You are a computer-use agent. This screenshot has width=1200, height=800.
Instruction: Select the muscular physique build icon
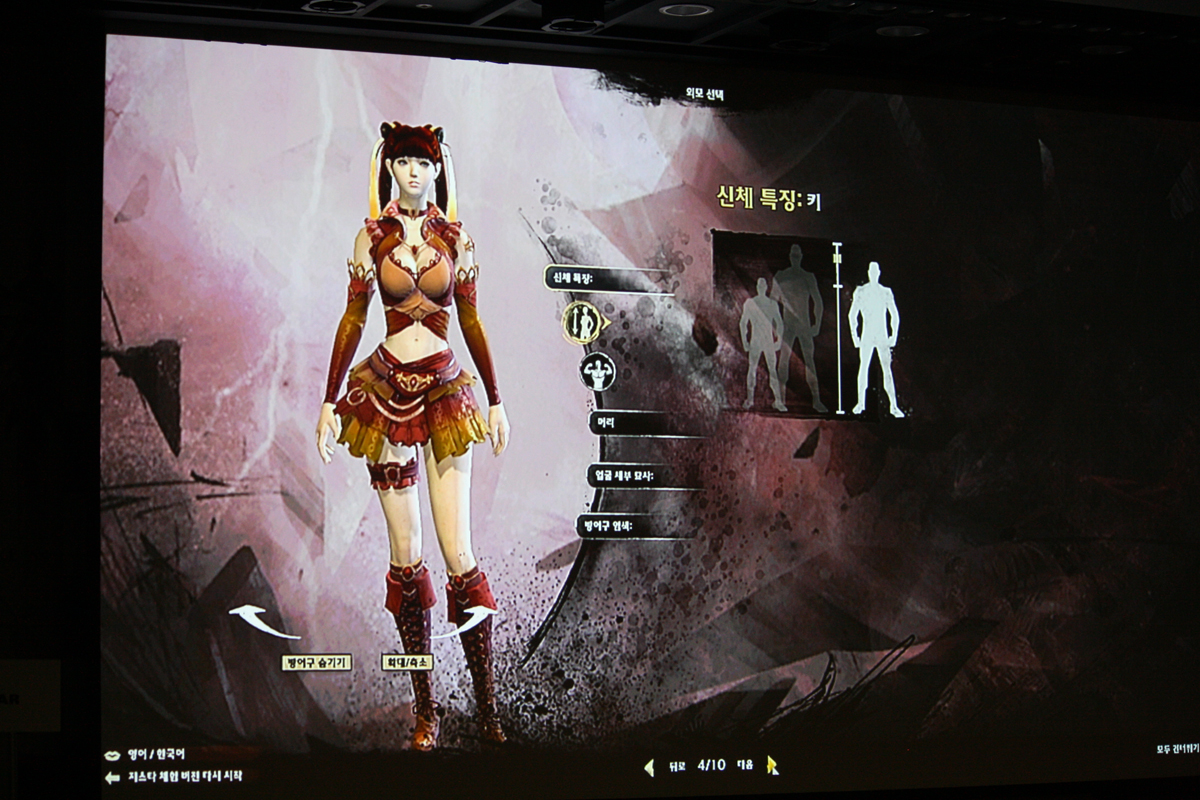click(598, 371)
